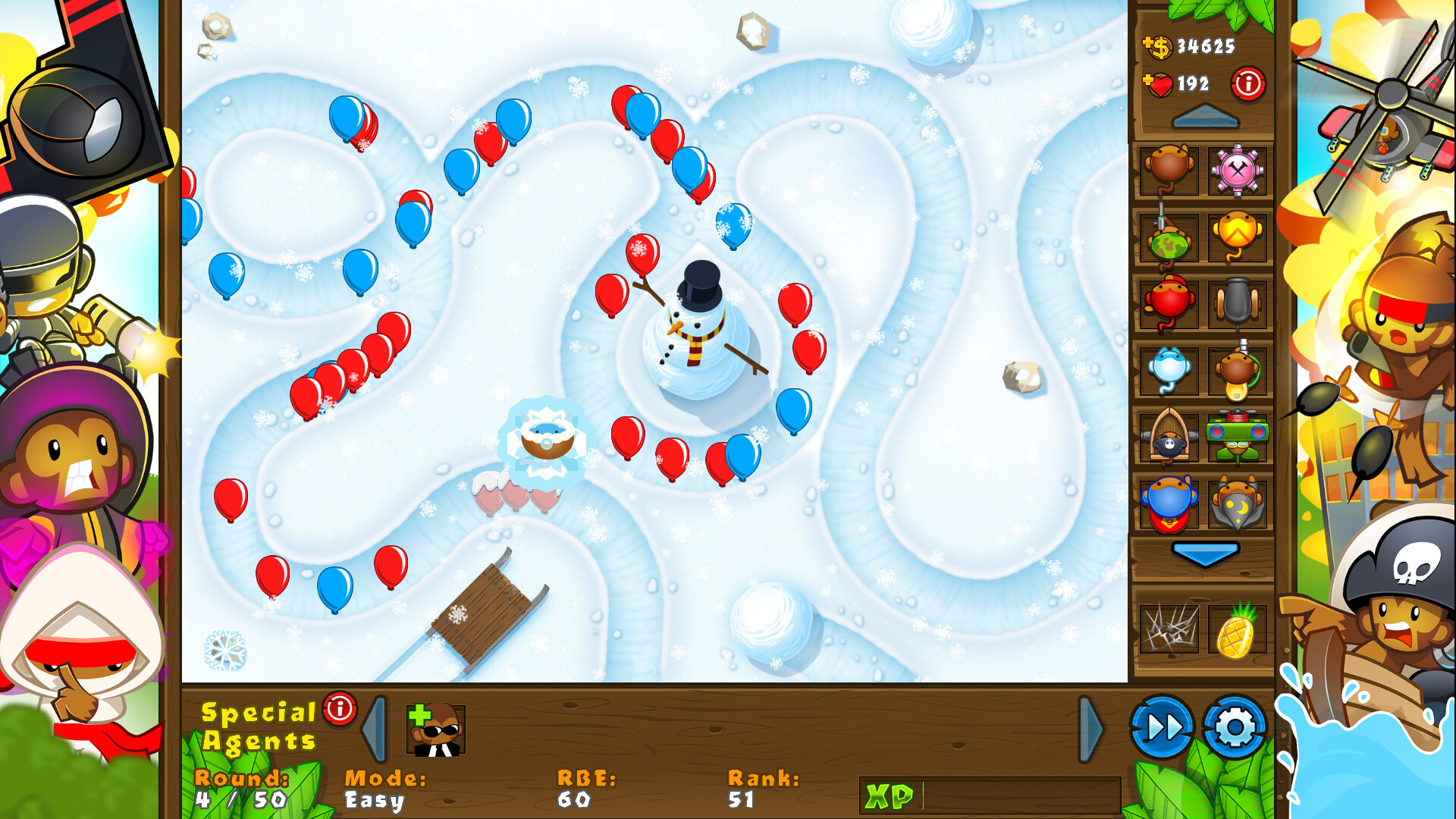Choose the Monkey Buccaneer tower
The height and width of the screenshot is (819, 1456).
(x=1168, y=438)
